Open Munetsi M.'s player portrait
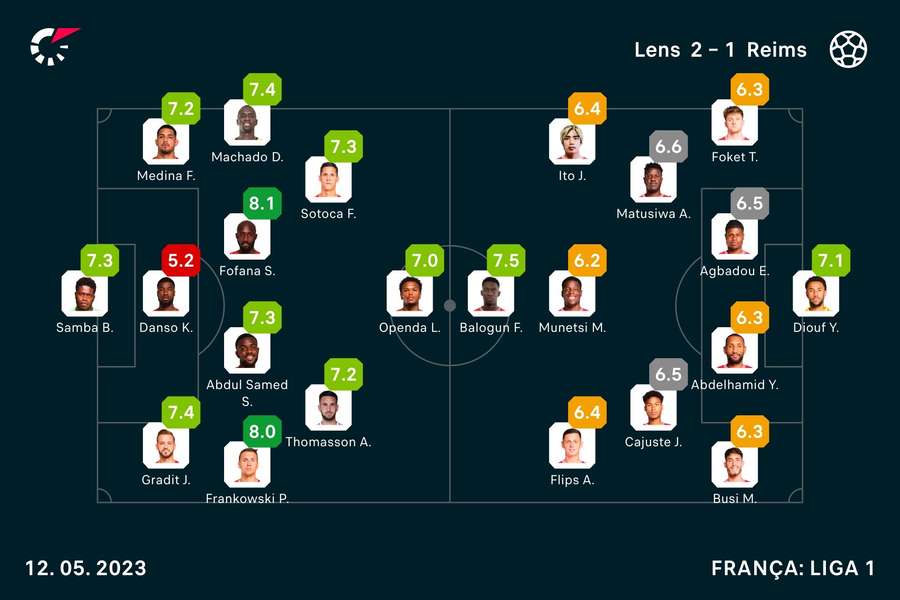Viewport: 900px width, 600px height. [572, 293]
